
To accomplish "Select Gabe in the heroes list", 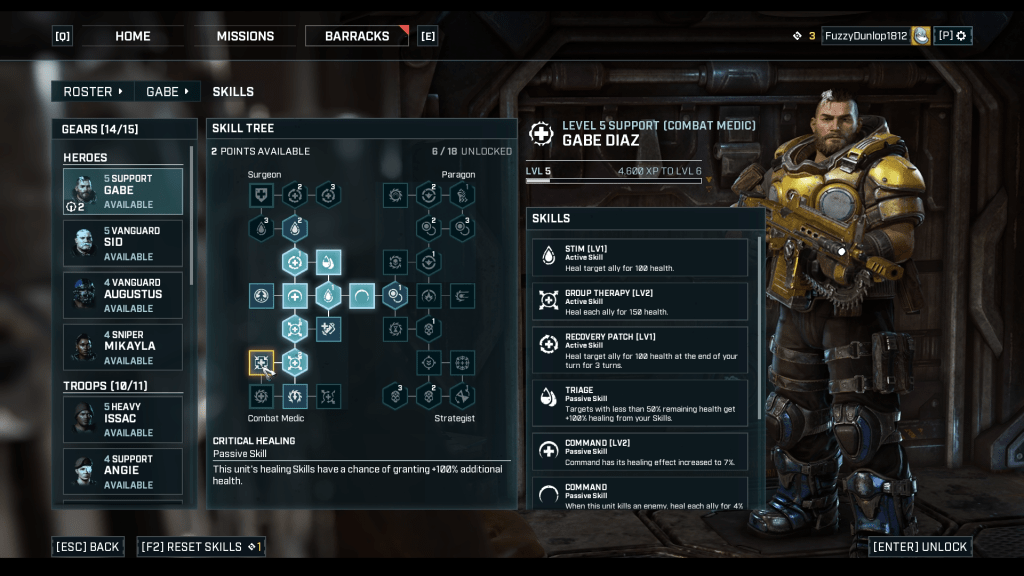I will click(123, 191).
